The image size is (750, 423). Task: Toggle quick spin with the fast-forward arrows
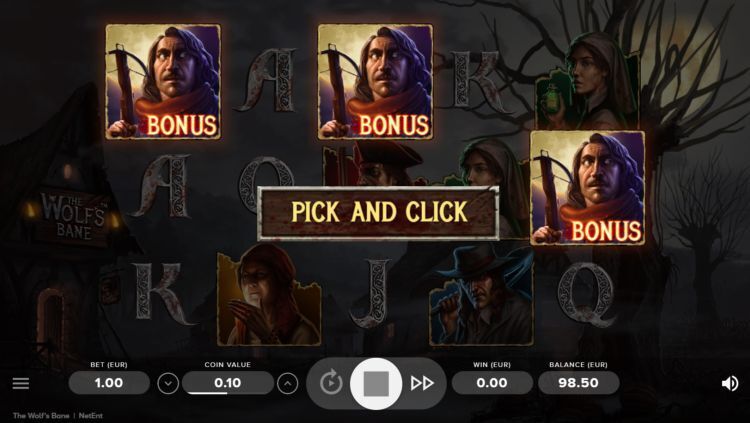[422, 383]
